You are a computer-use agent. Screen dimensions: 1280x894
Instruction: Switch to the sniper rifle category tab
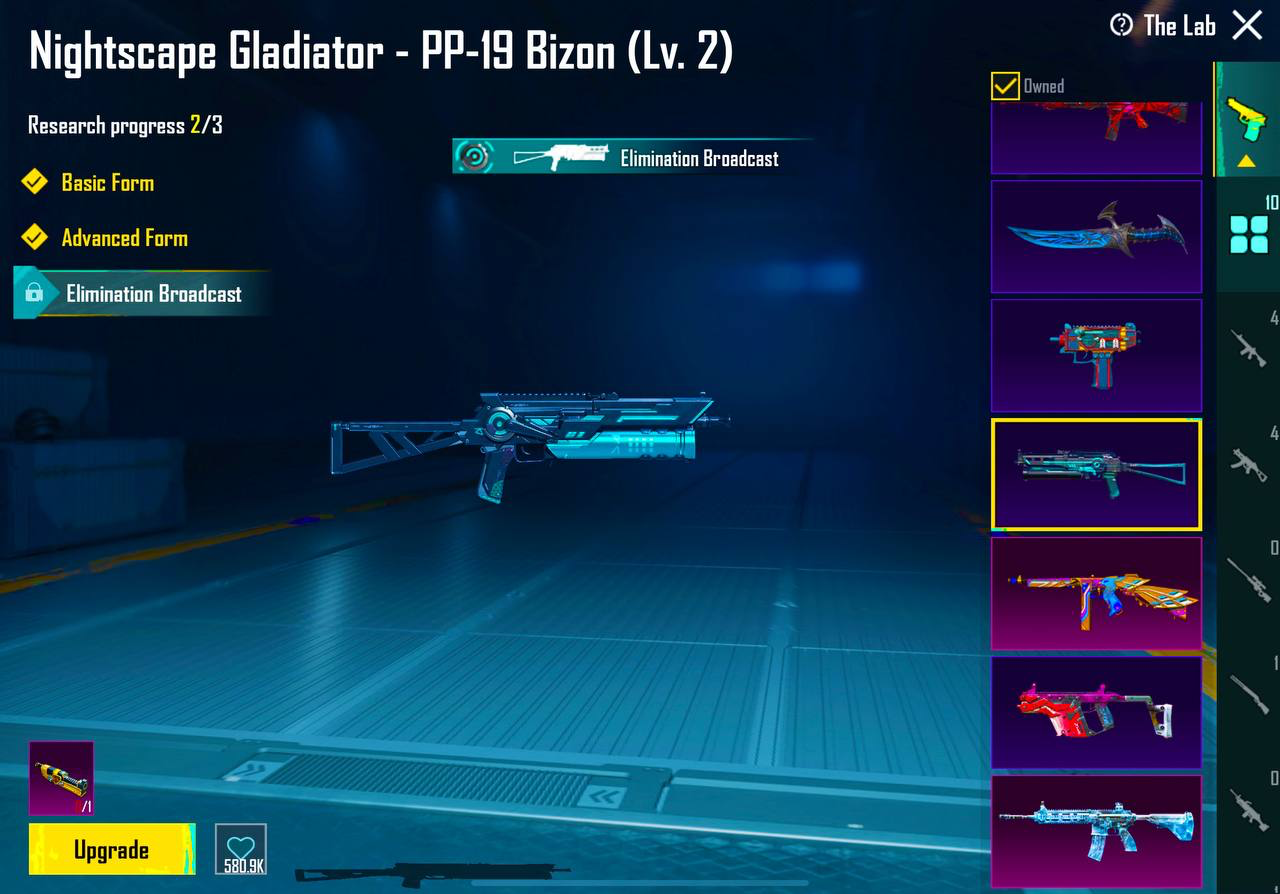point(1248,578)
